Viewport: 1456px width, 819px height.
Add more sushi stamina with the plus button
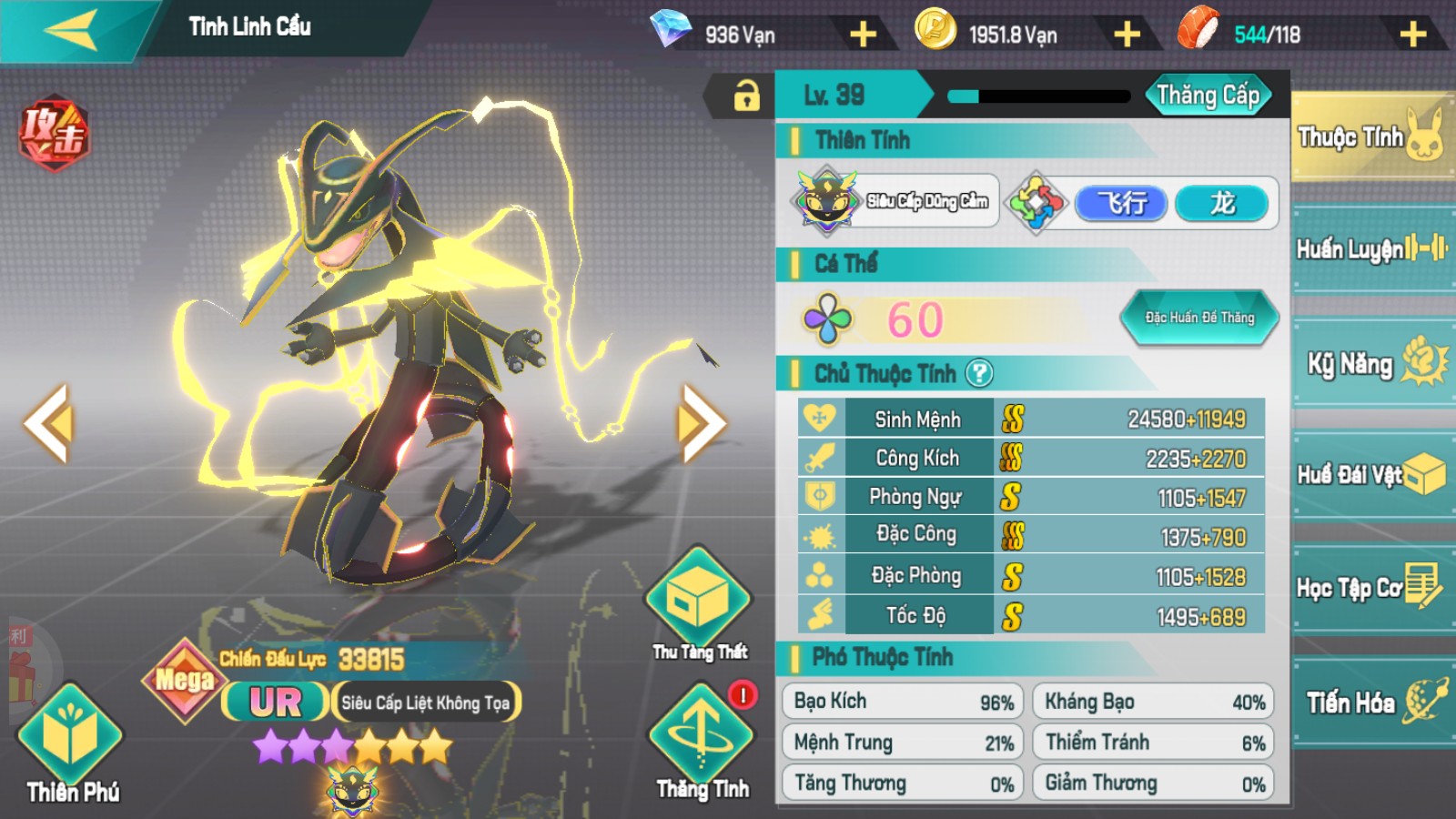click(1412, 35)
